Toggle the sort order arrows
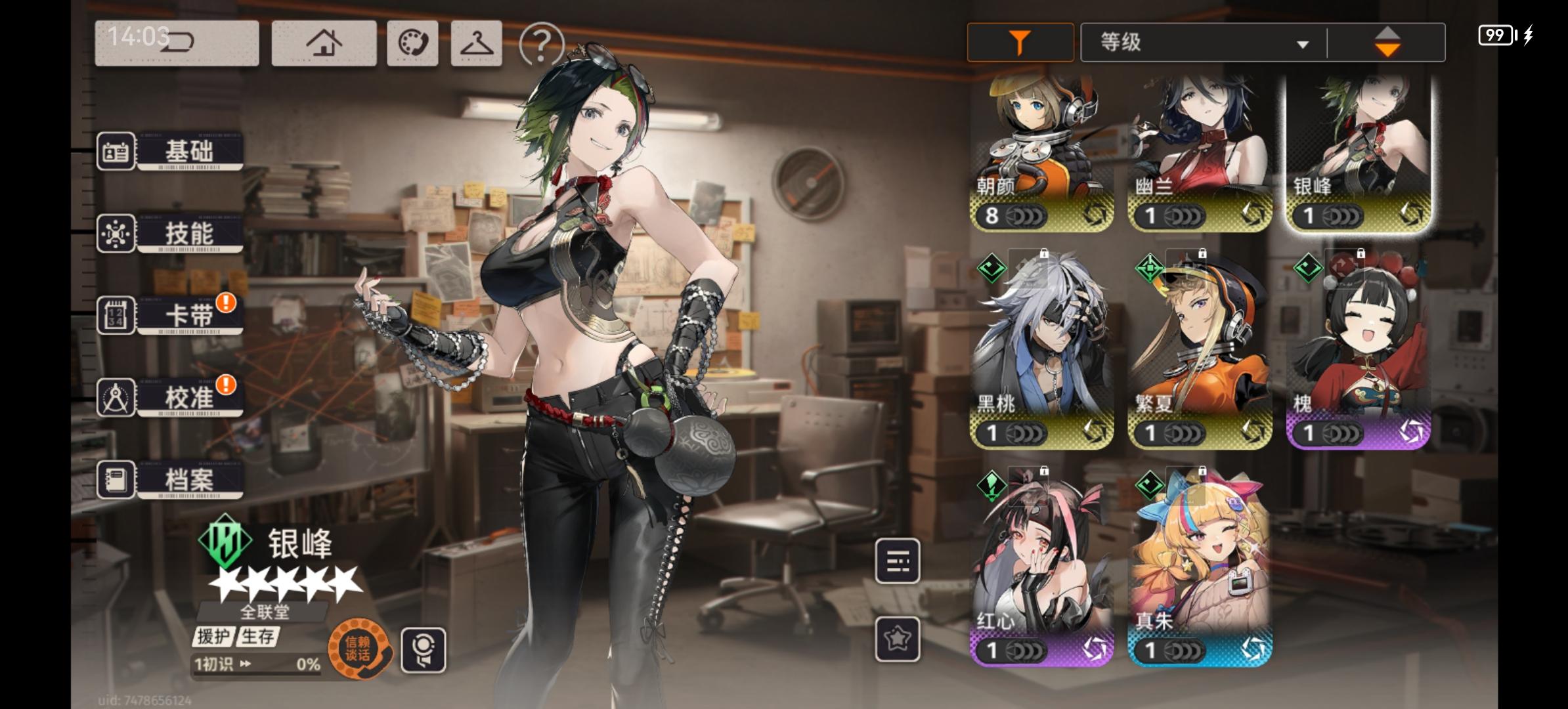Screen dimensions: 1568x709 pyautogui.click(x=1389, y=41)
